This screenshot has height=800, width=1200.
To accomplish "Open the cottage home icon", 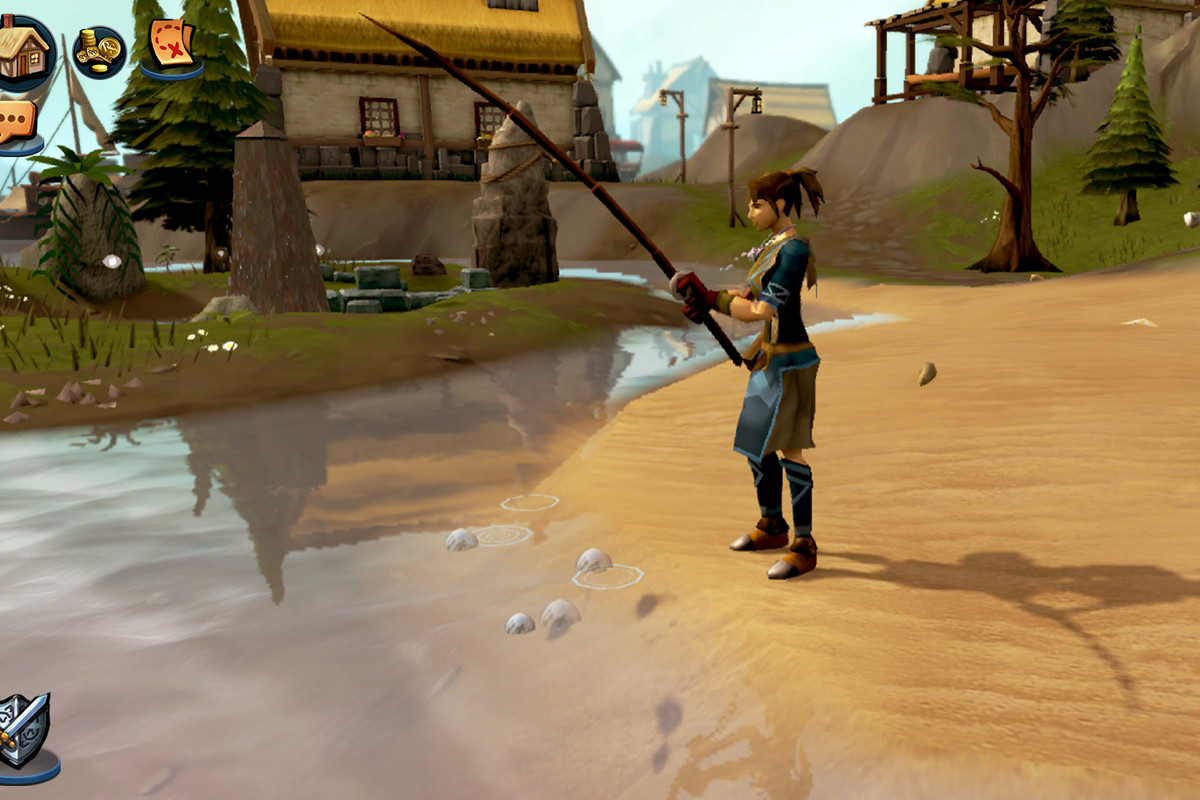I will (x=24, y=49).
